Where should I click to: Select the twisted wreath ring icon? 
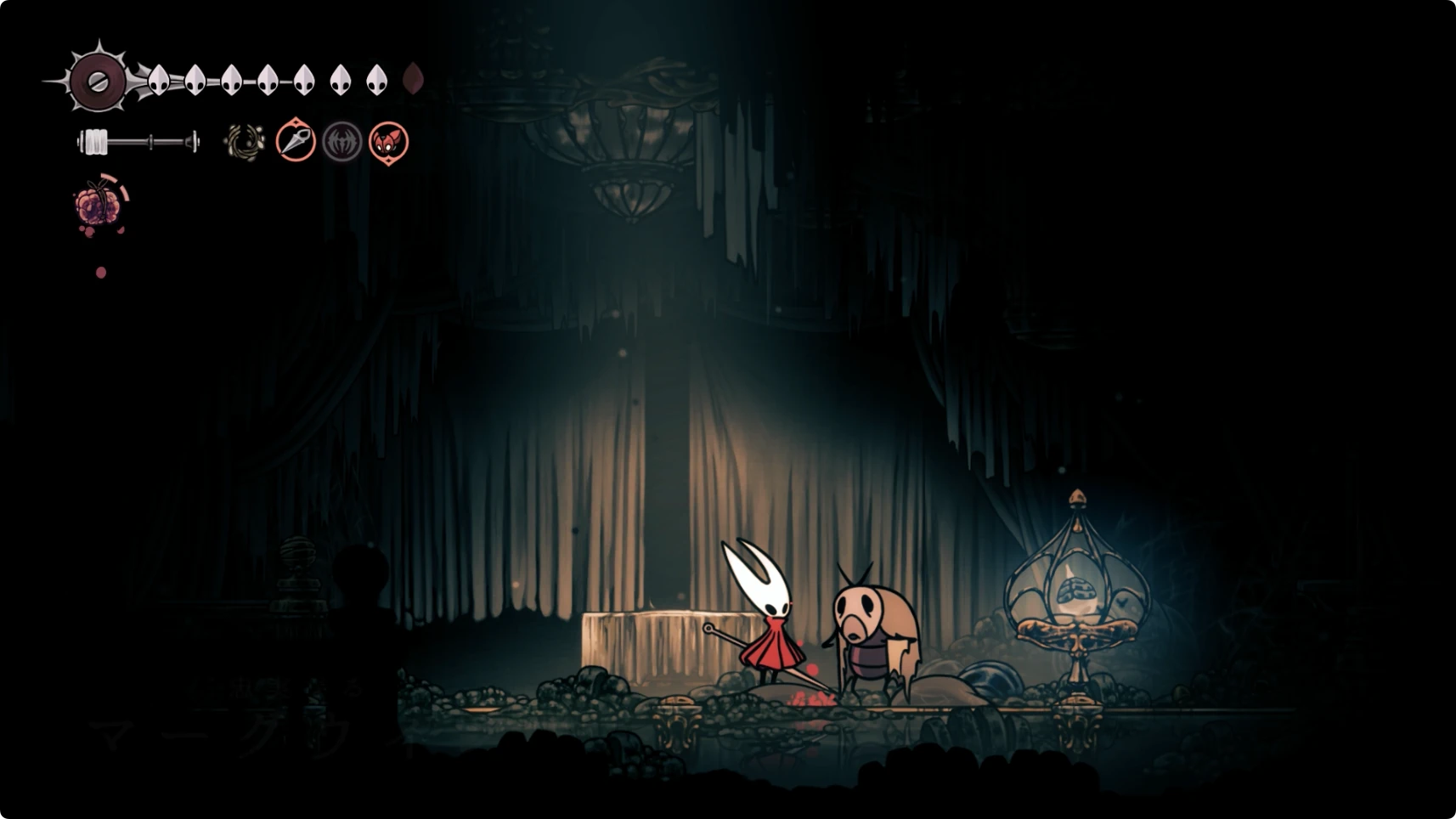tap(245, 142)
